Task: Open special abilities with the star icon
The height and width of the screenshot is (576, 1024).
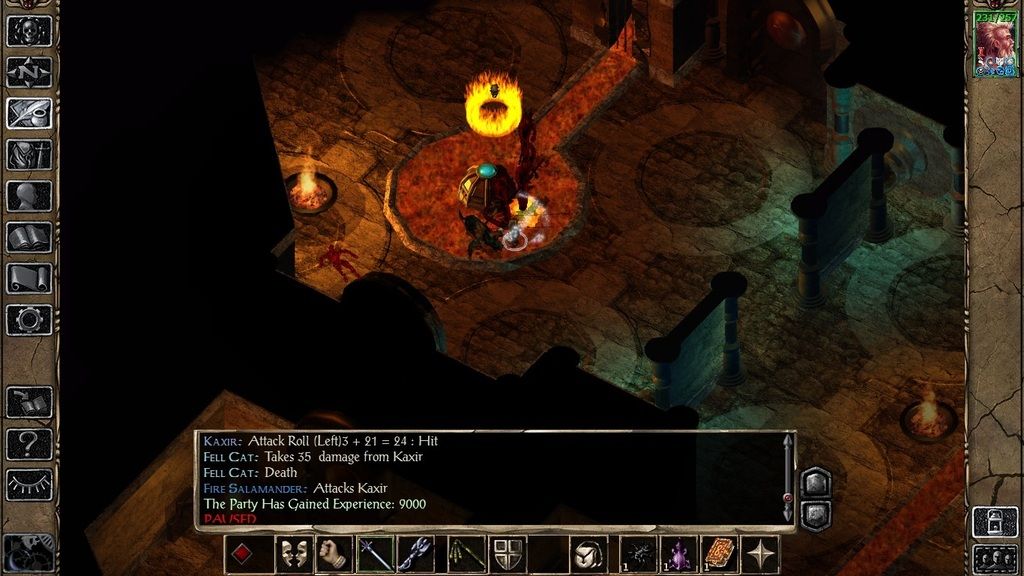Action: 762,554
